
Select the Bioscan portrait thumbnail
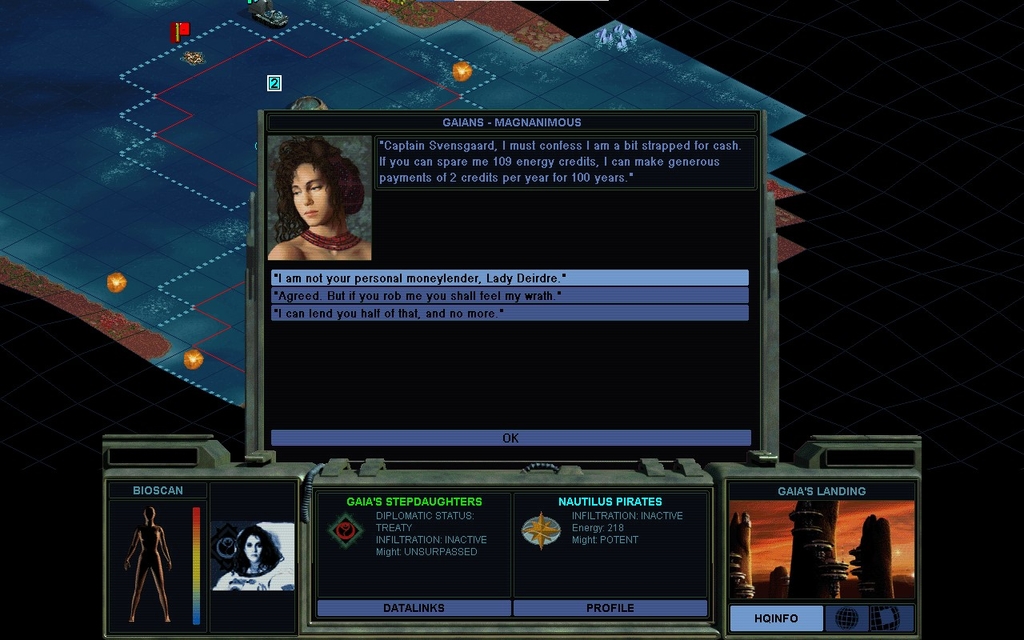click(x=253, y=557)
